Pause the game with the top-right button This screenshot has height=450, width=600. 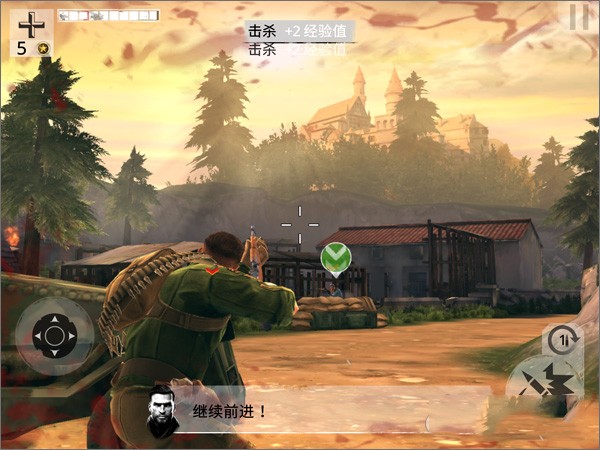coord(578,16)
